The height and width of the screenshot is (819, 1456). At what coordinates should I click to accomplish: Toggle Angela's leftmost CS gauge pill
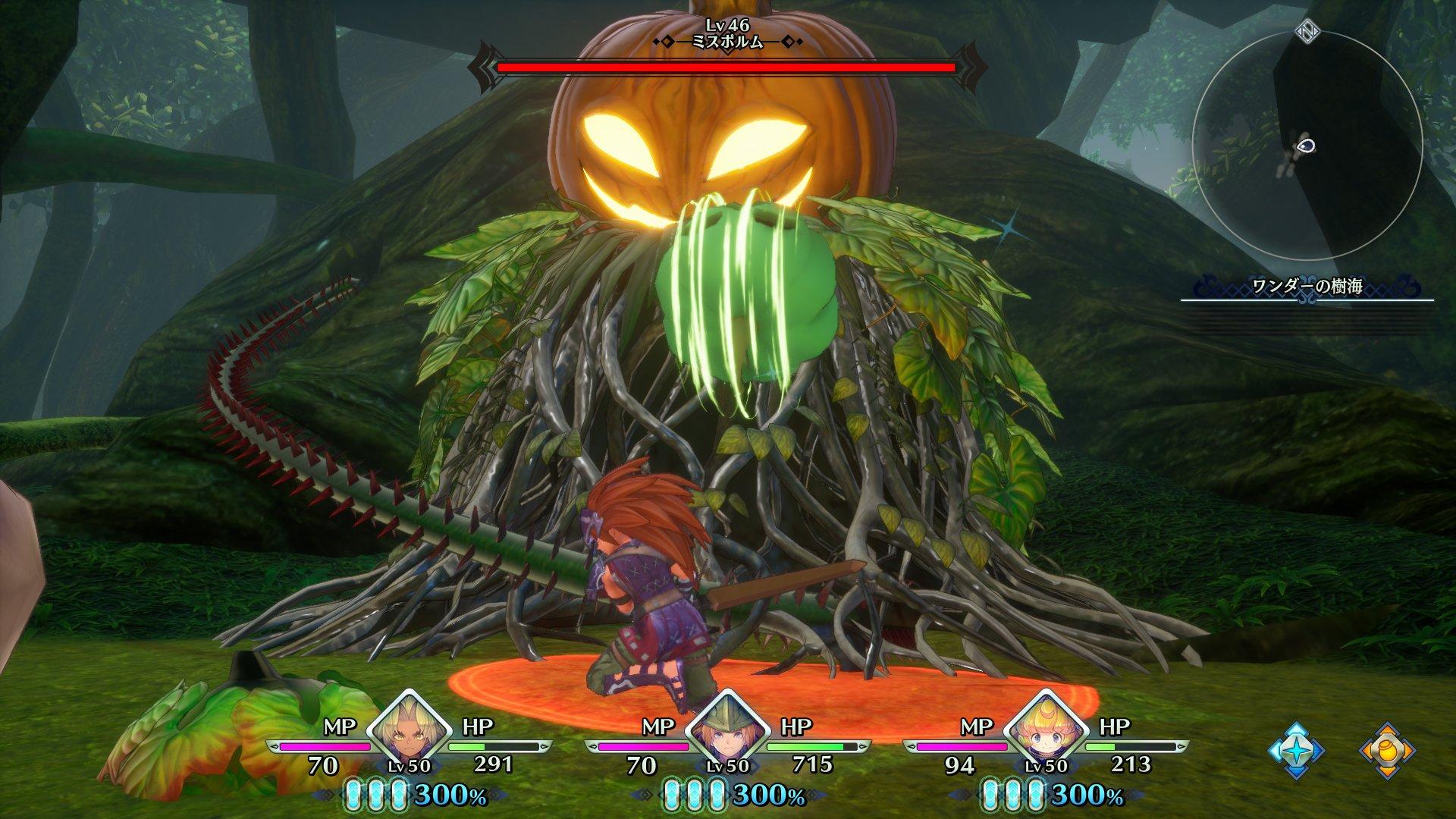click(x=353, y=795)
